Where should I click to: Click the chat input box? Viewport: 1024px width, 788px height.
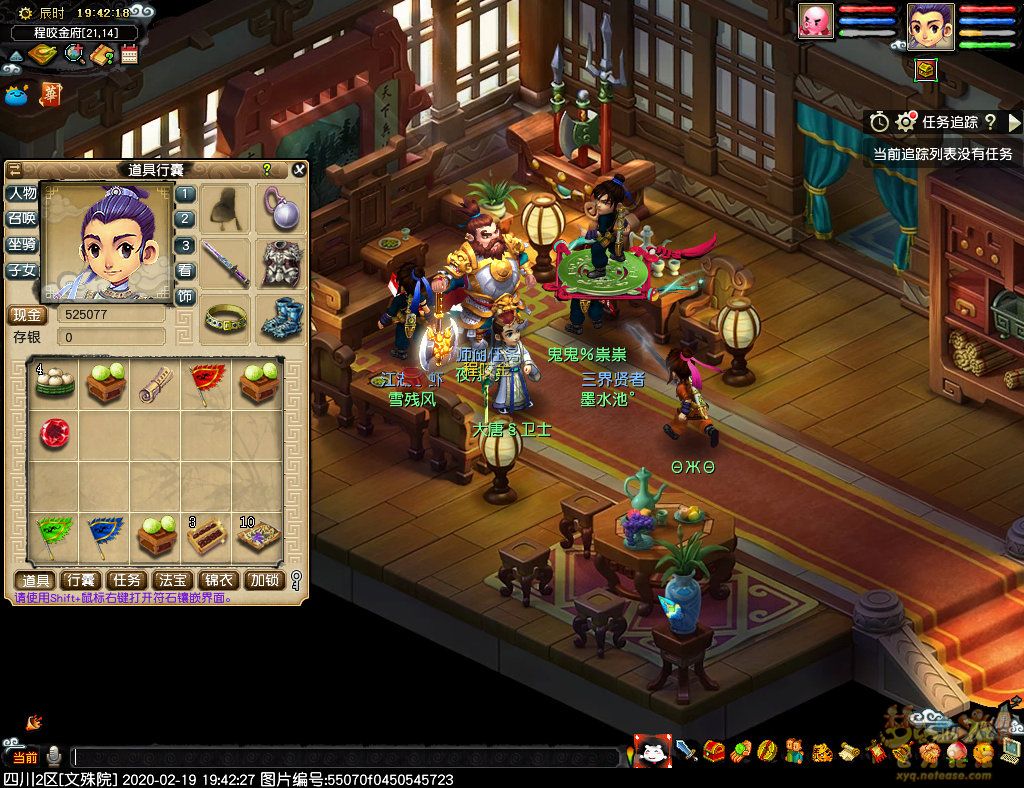click(345, 757)
